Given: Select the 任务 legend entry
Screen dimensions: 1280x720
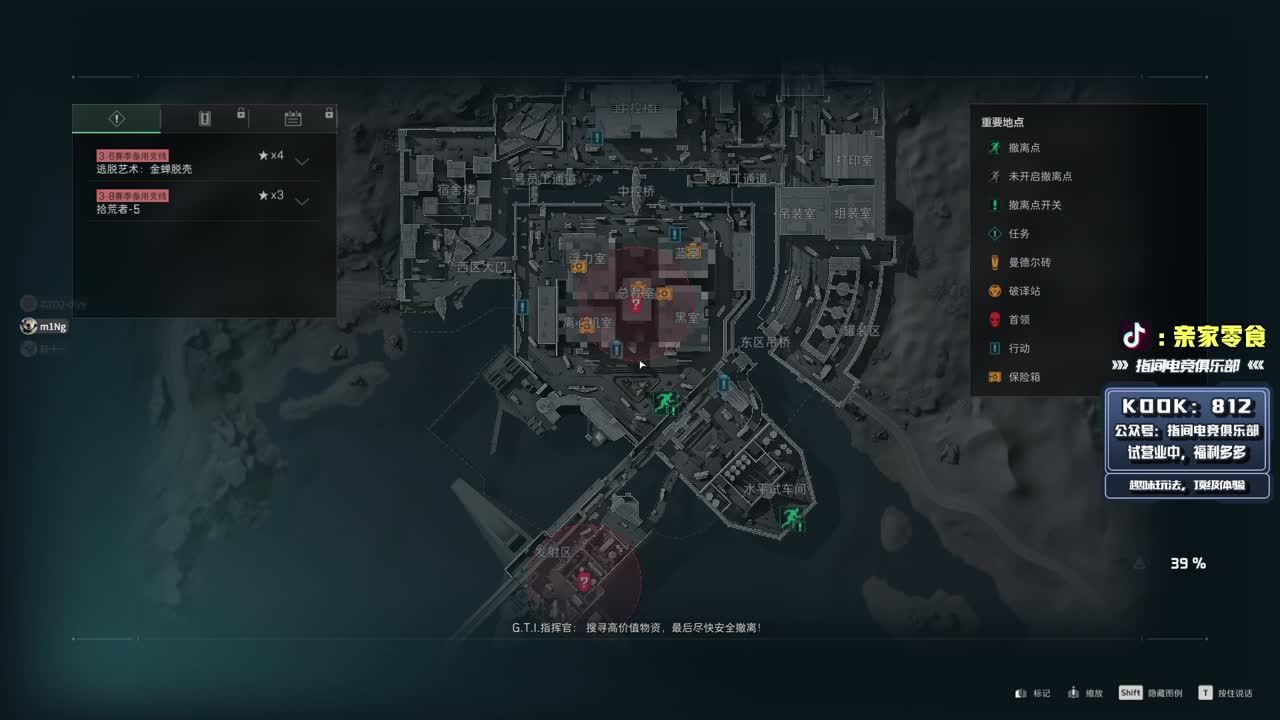Looking at the screenshot, I should pyautogui.click(x=1018, y=234).
